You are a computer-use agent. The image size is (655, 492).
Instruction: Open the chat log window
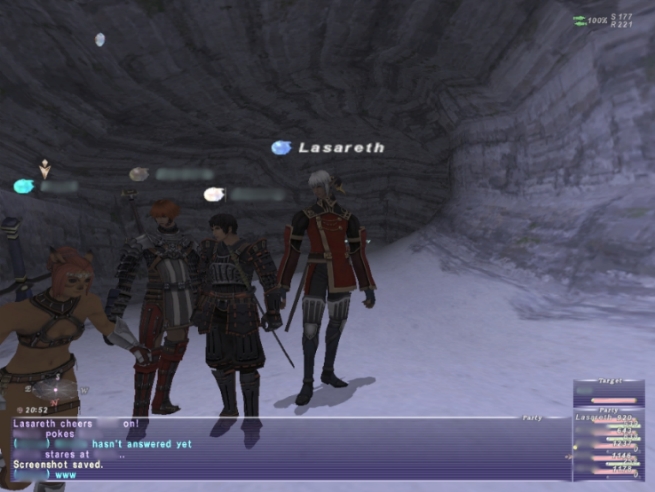coord(280,448)
